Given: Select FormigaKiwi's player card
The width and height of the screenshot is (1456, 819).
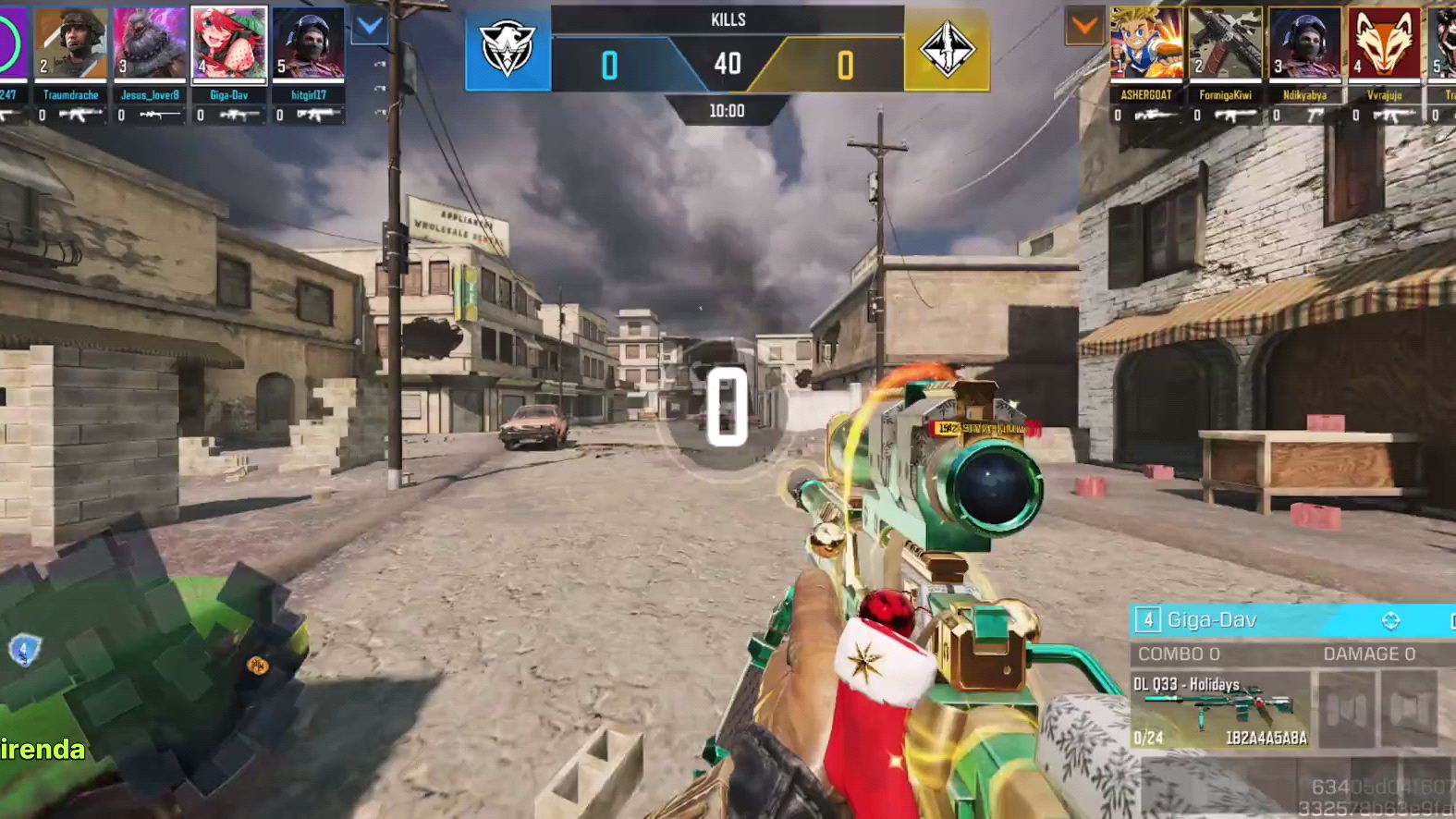Looking at the screenshot, I should coord(1226,44).
